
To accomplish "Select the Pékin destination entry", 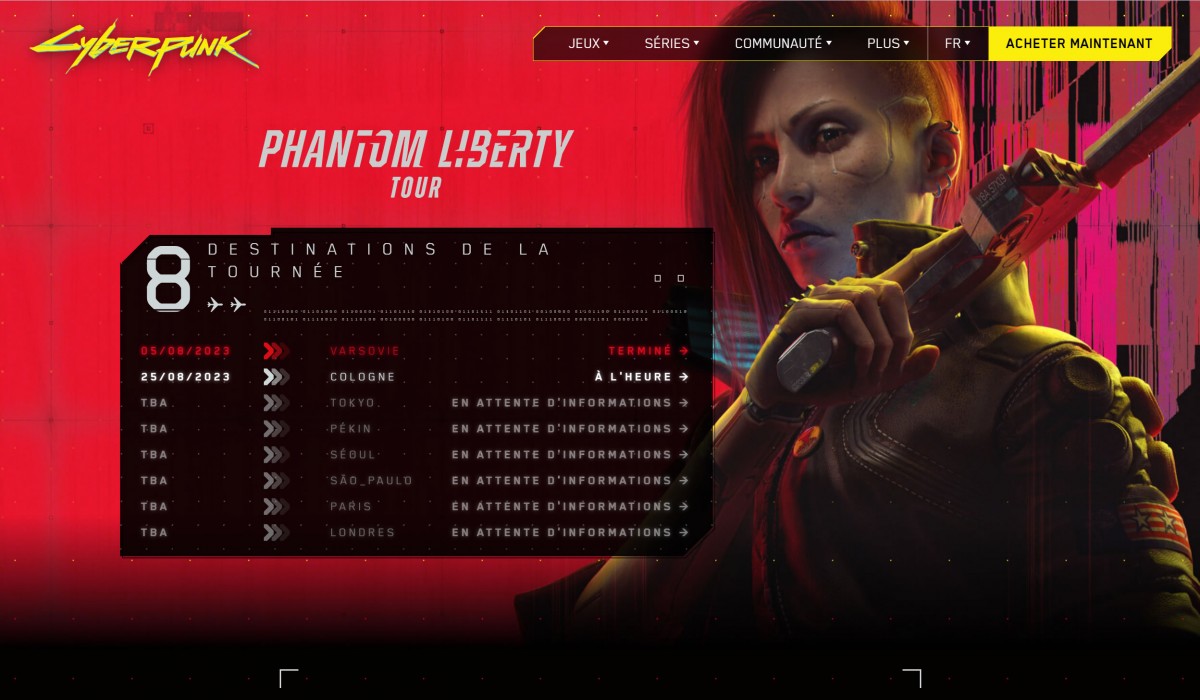I will (350, 429).
